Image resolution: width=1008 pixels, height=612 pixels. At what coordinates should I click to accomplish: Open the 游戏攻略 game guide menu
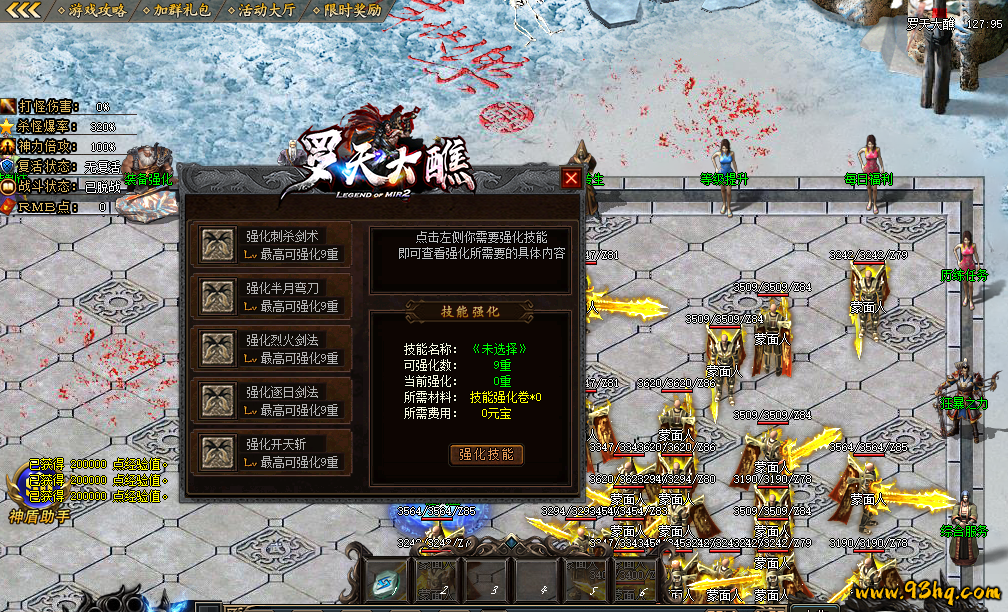(x=96, y=10)
